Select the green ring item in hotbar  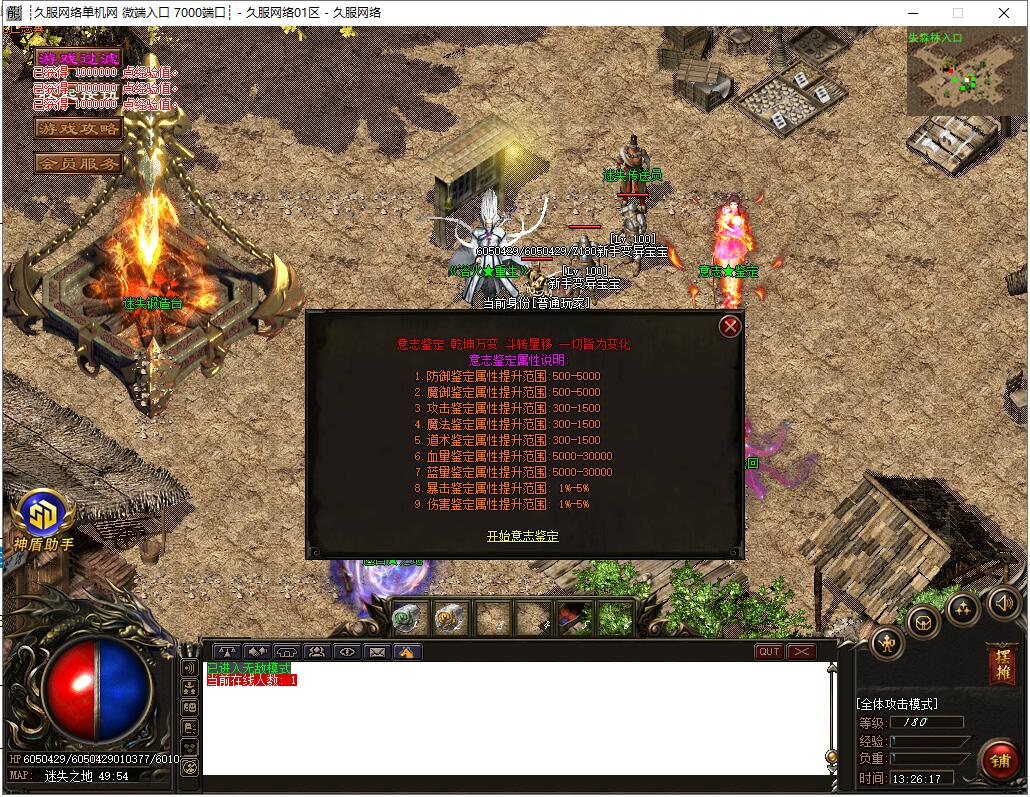(409, 619)
